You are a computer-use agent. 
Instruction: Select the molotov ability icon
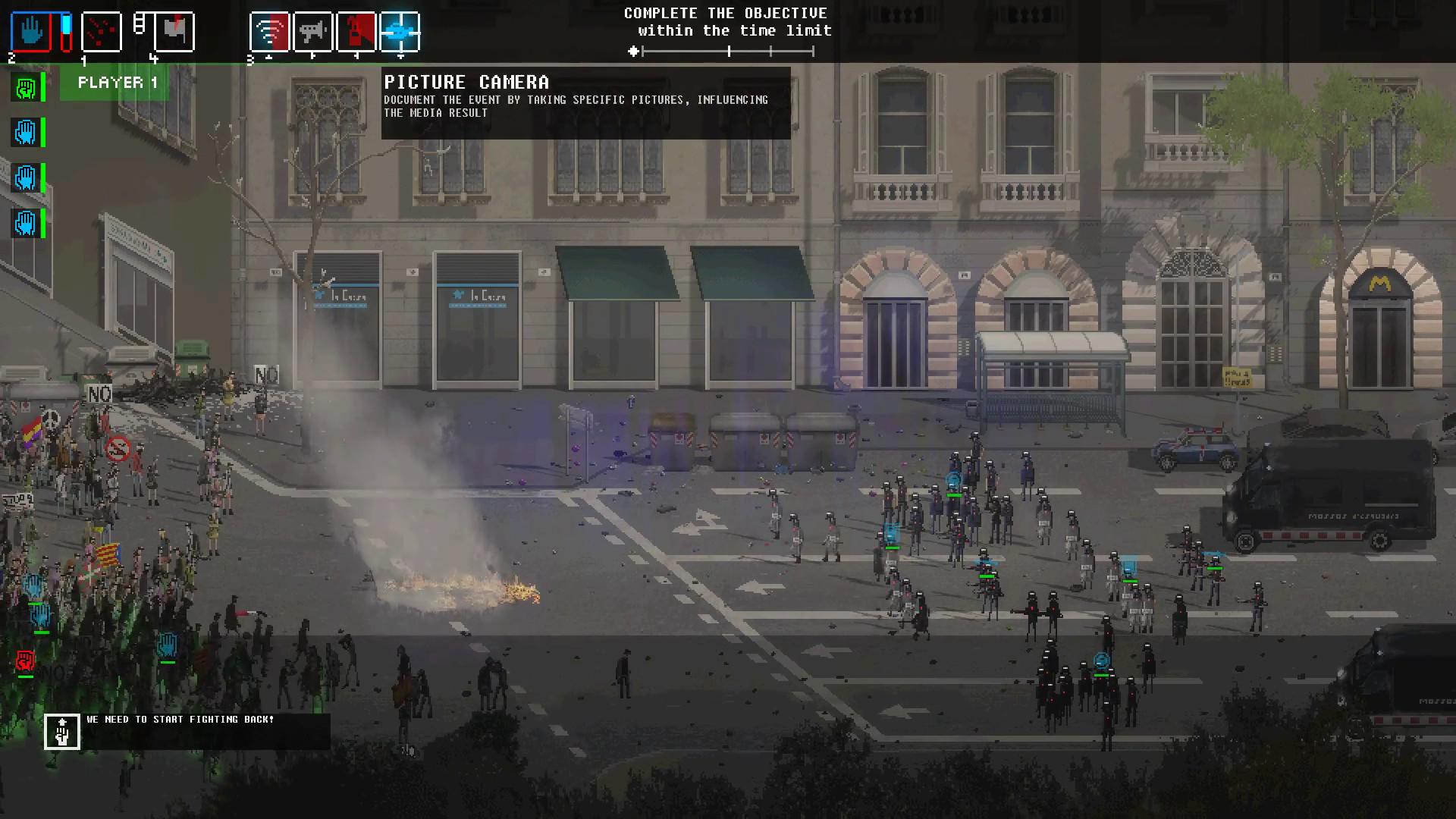coord(356,30)
